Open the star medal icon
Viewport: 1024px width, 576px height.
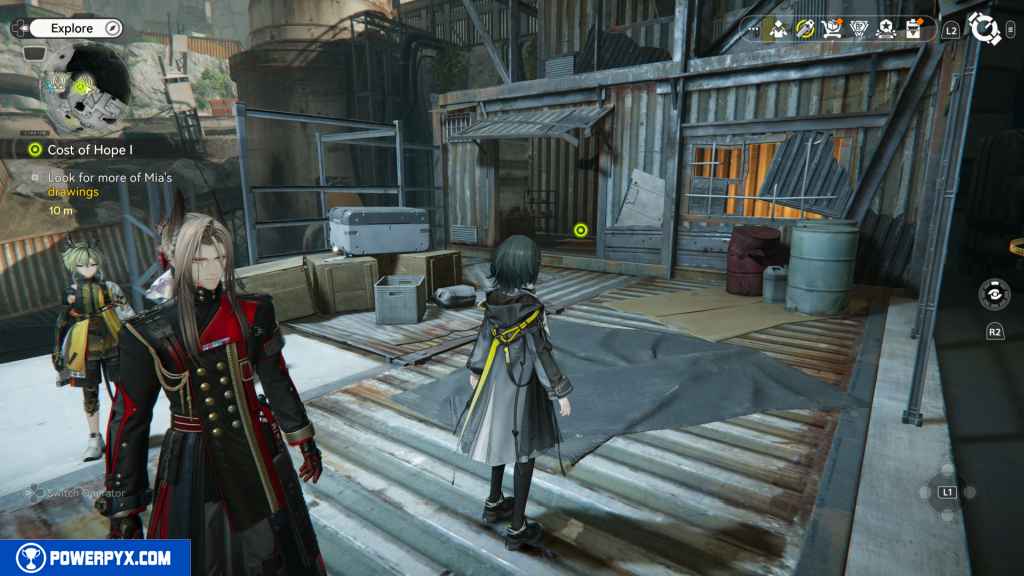point(885,29)
